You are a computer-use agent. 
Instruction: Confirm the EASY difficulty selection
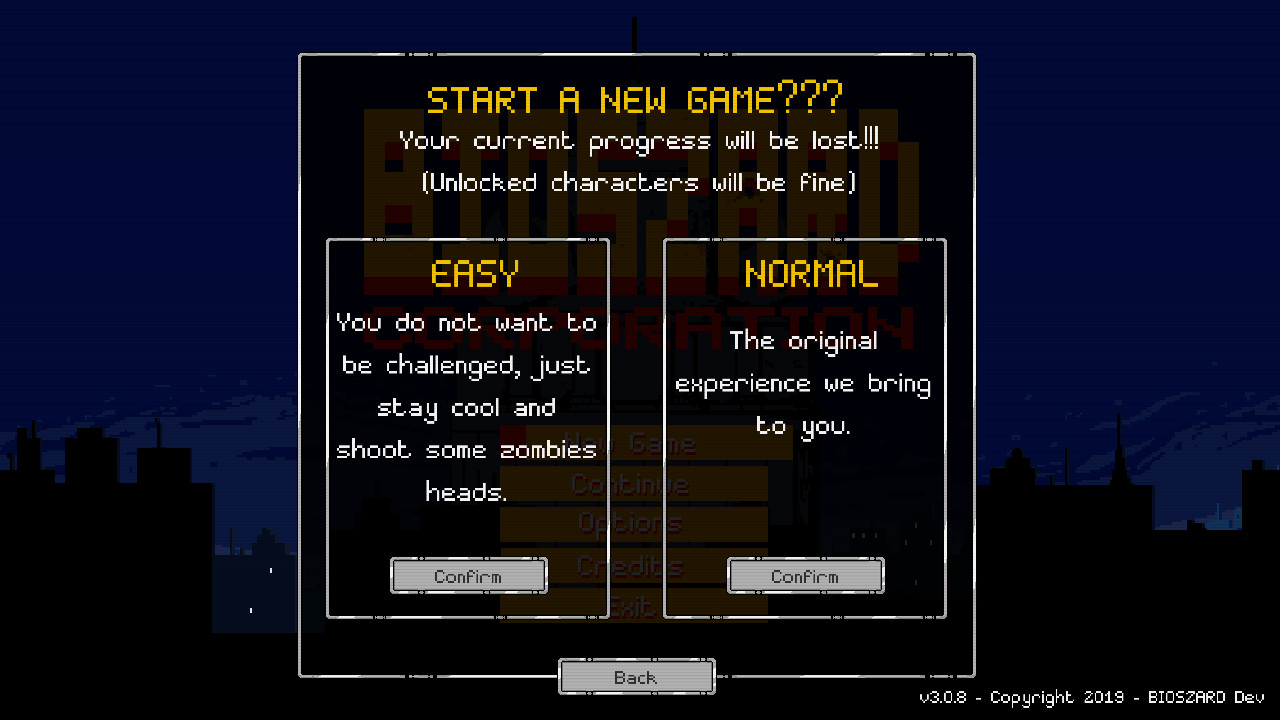pos(468,575)
